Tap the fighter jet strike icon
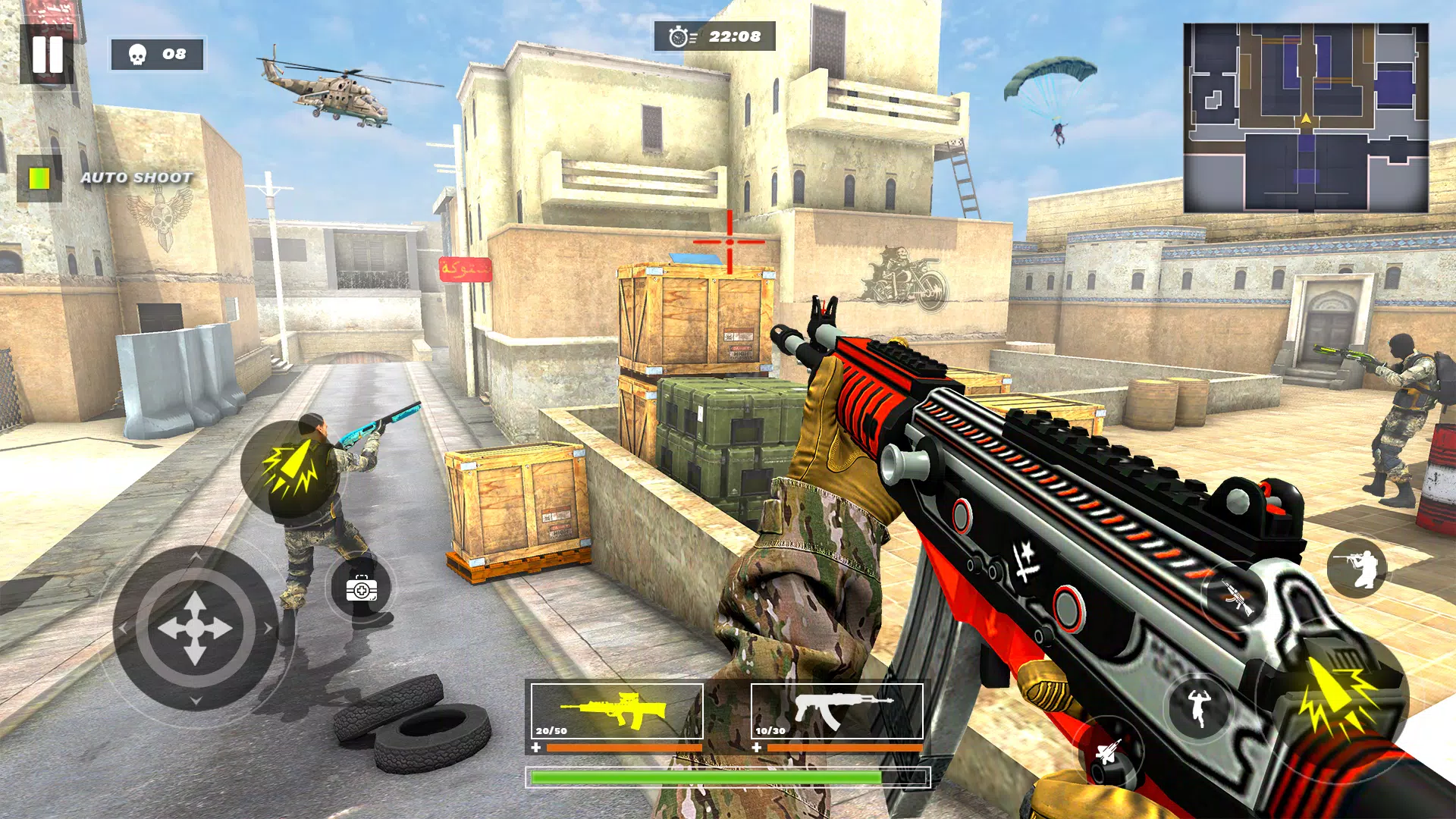The image size is (1456, 819). 1106,752
